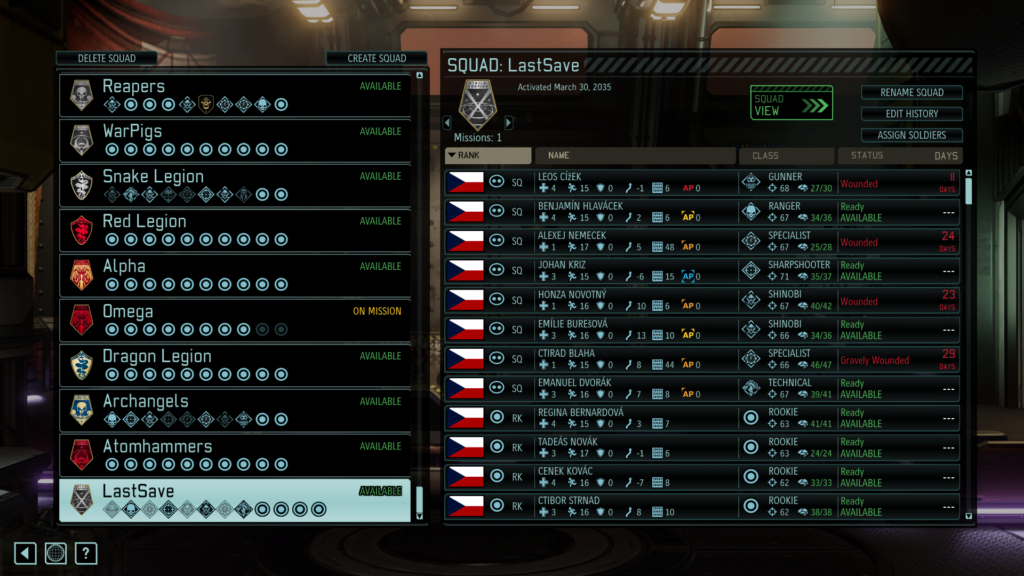1024x576 pixels.
Task: Open the help question mark button
Action: pos(86,553)
